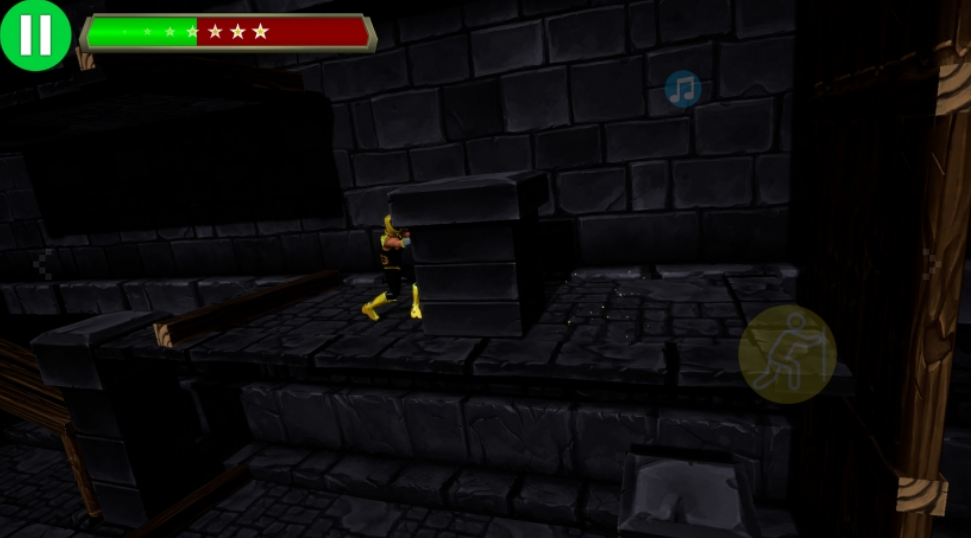Click the faint pixelated right arrow

pos(933,262)
